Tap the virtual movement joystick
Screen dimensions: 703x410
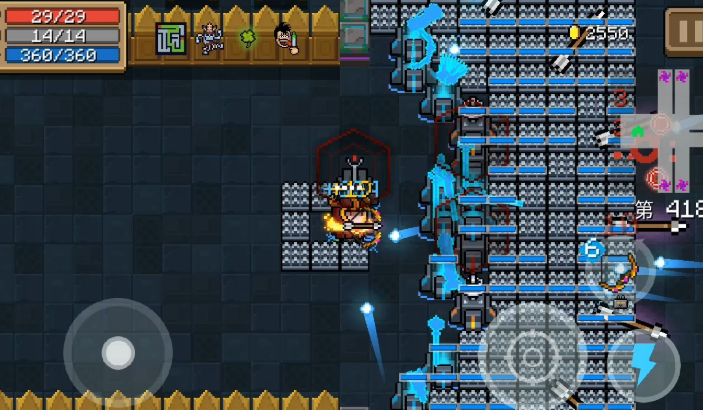[x=118, y=352]
